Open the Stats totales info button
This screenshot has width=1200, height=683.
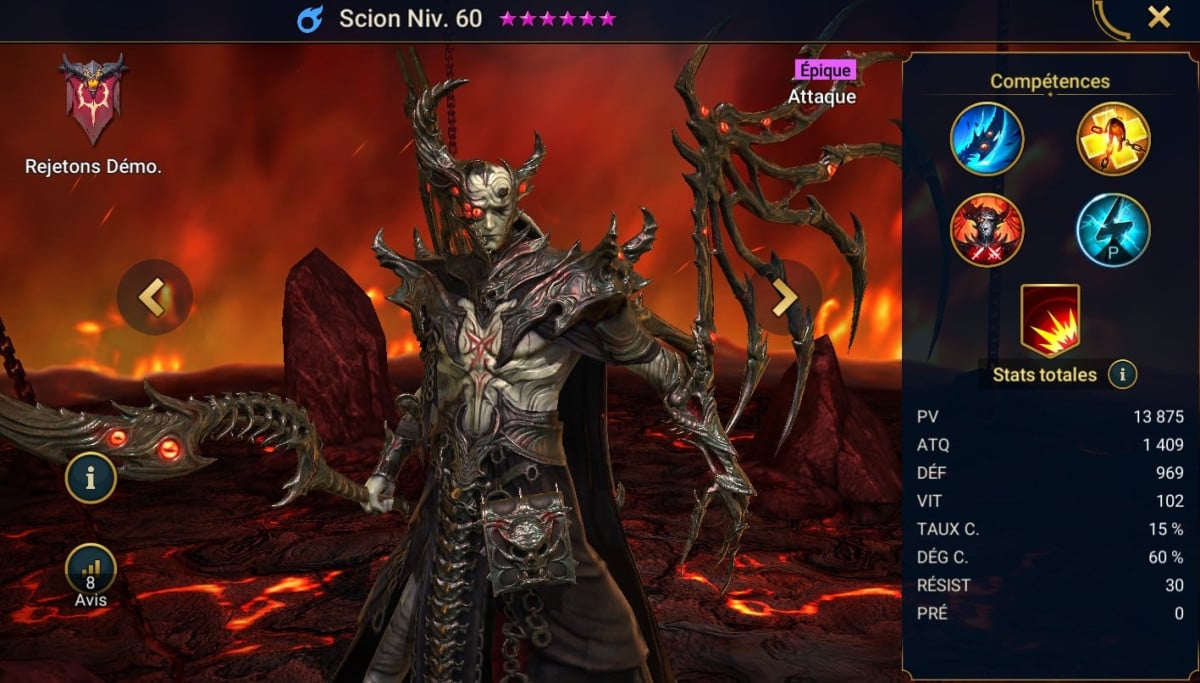(x=1123, y=375)
